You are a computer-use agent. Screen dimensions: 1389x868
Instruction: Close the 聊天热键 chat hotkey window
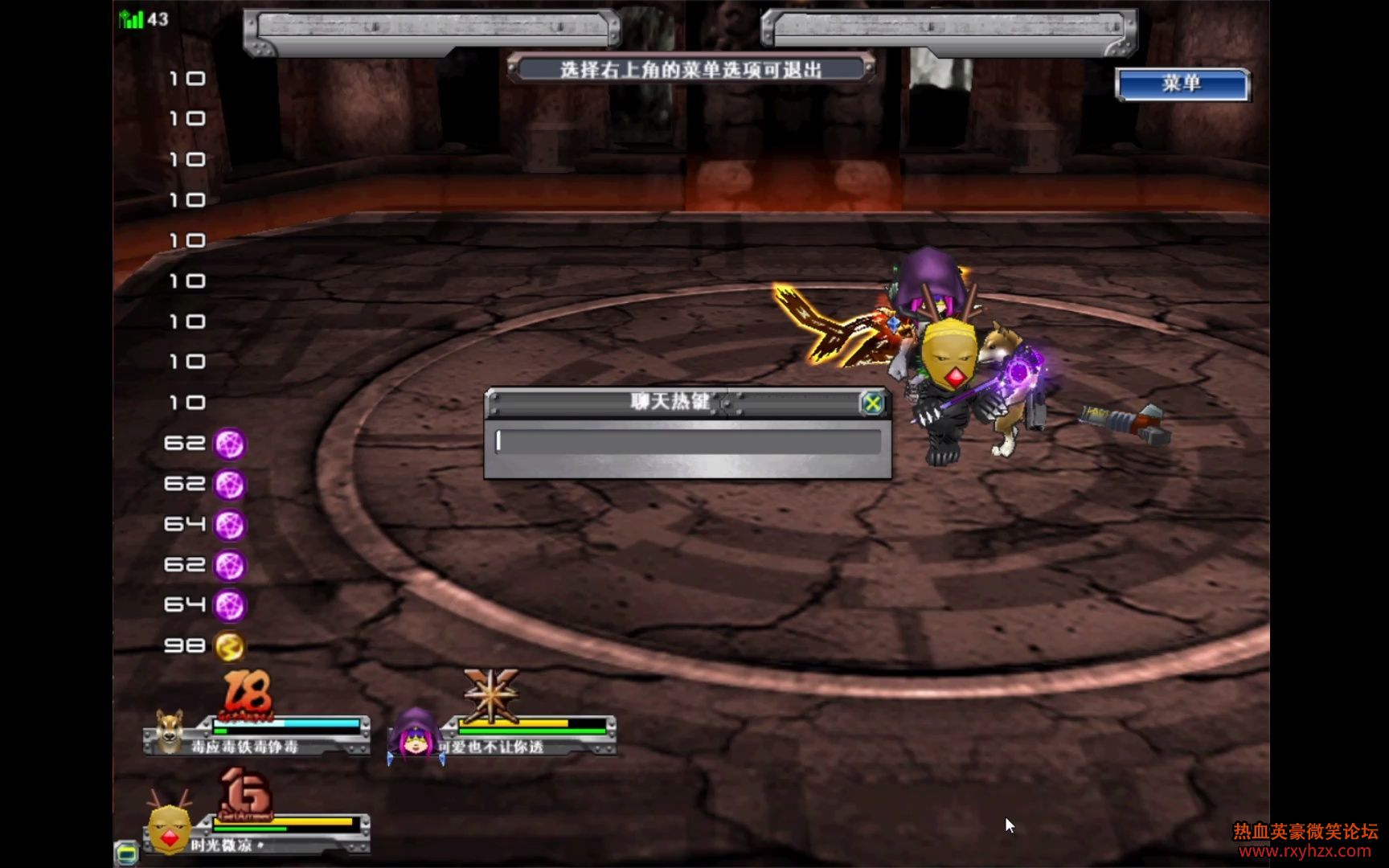point(871,403)
